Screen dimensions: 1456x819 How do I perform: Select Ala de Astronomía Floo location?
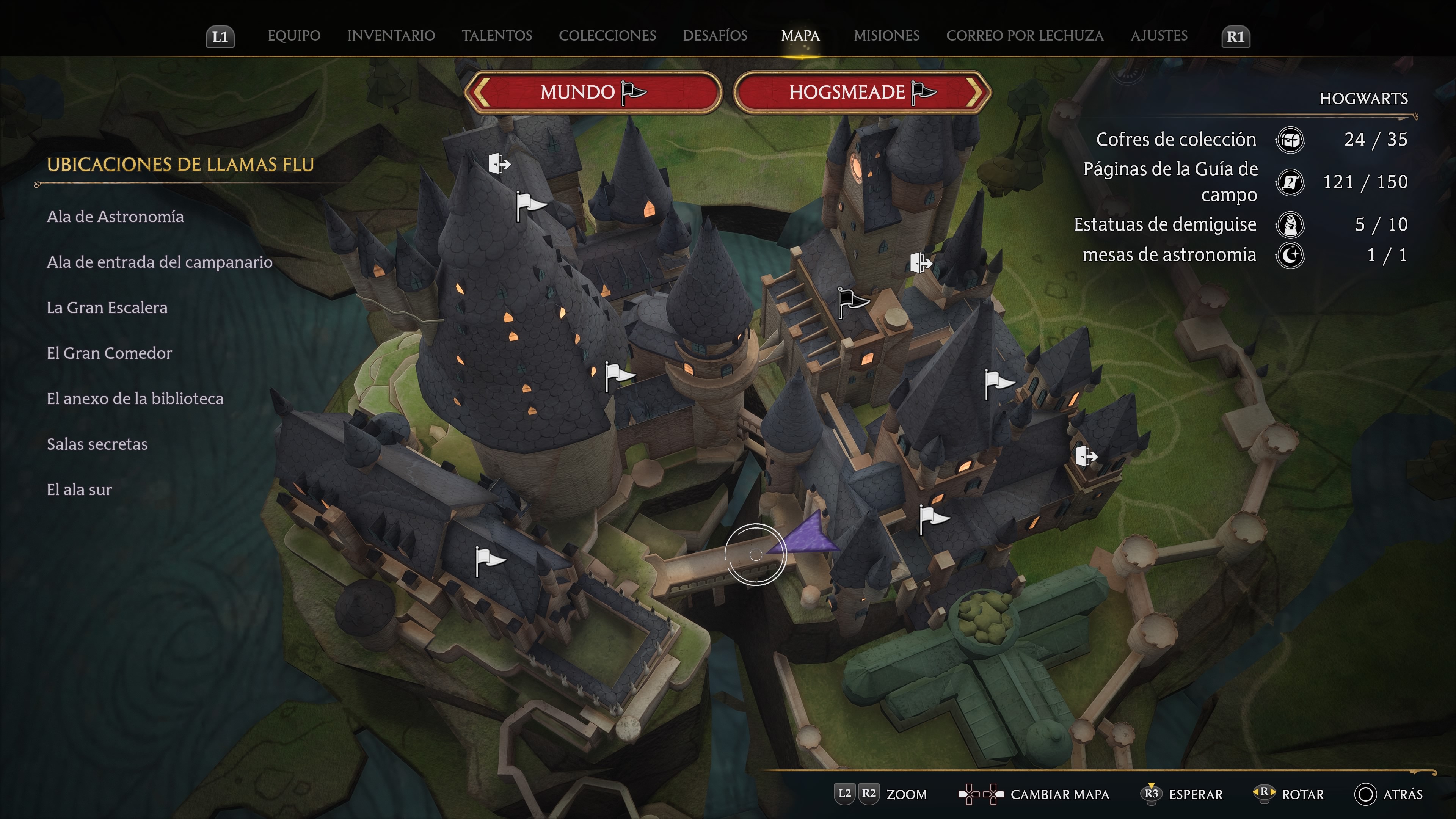[x=115, y=217]
